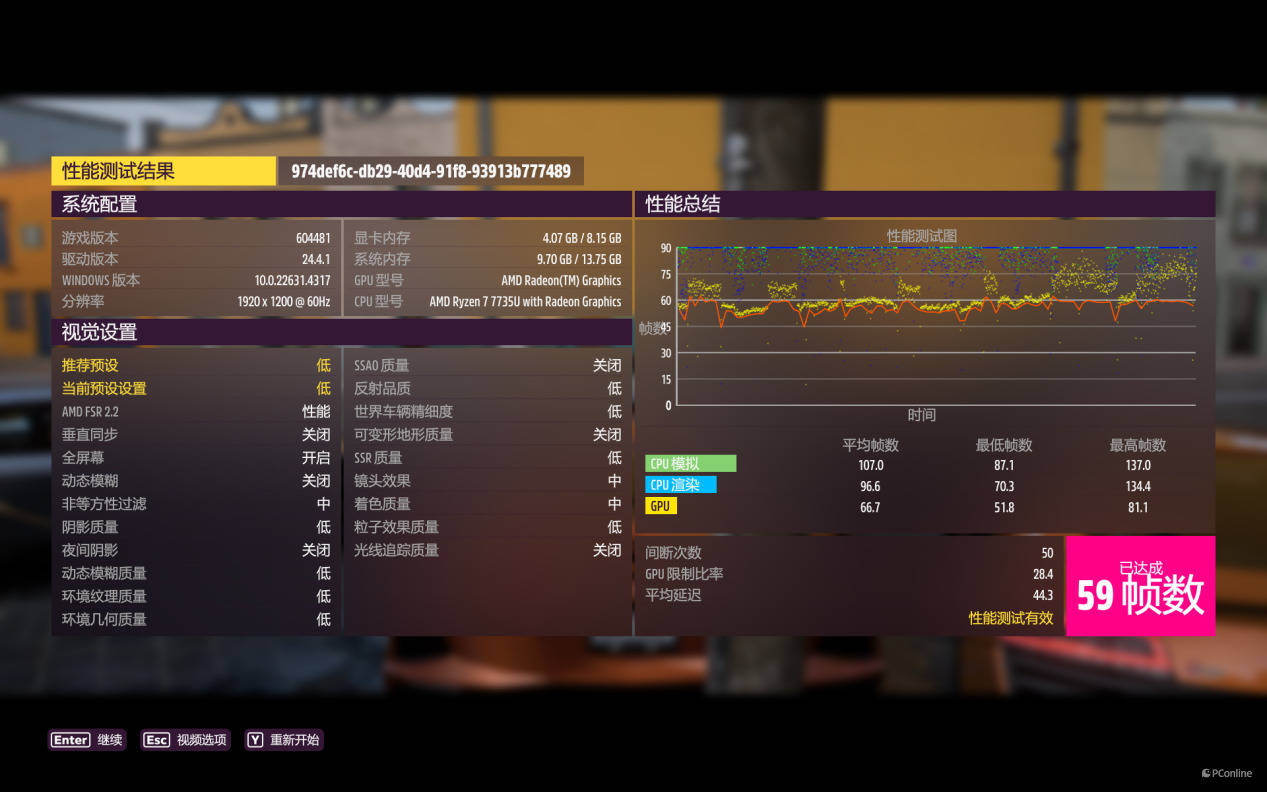Choose 重新开始 to rerun the benchmark
1267x792 pixels.
[284, 740]
